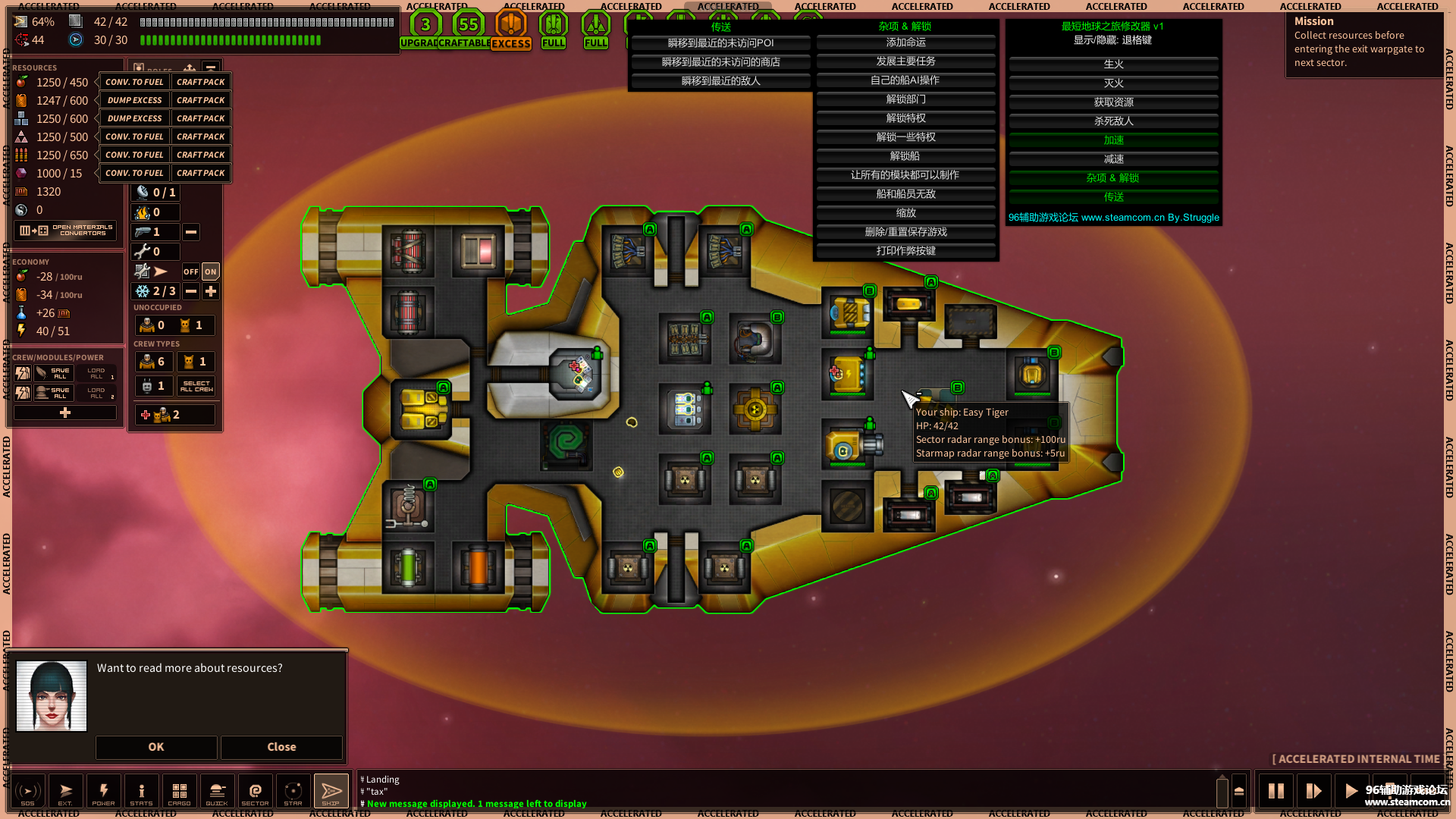1456x819 pixels.
Task: Confirm with OK in the resources dialog
Action: pyautogui.click(x=156, y=747)
